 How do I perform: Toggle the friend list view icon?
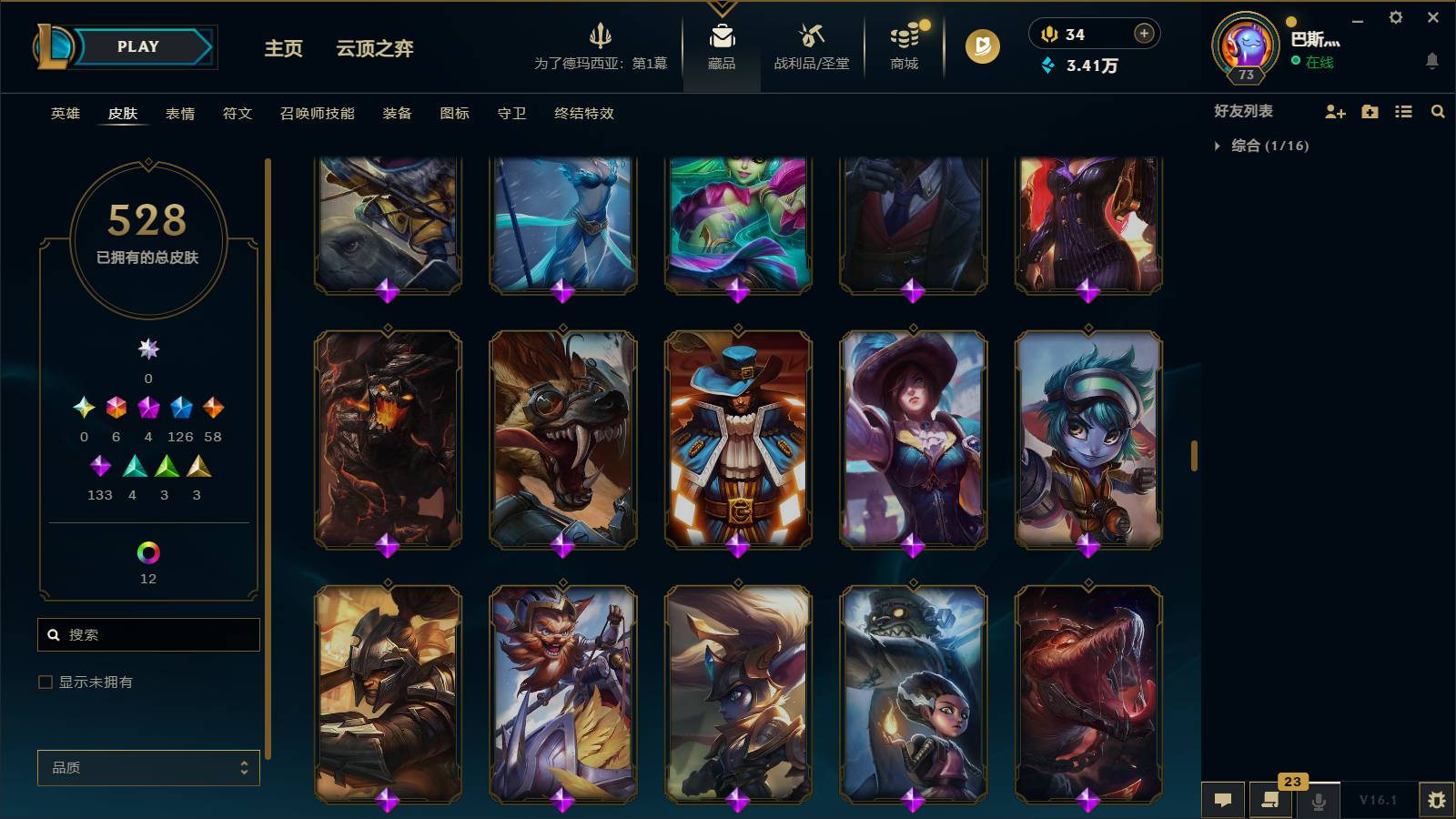coord(1403,112)
